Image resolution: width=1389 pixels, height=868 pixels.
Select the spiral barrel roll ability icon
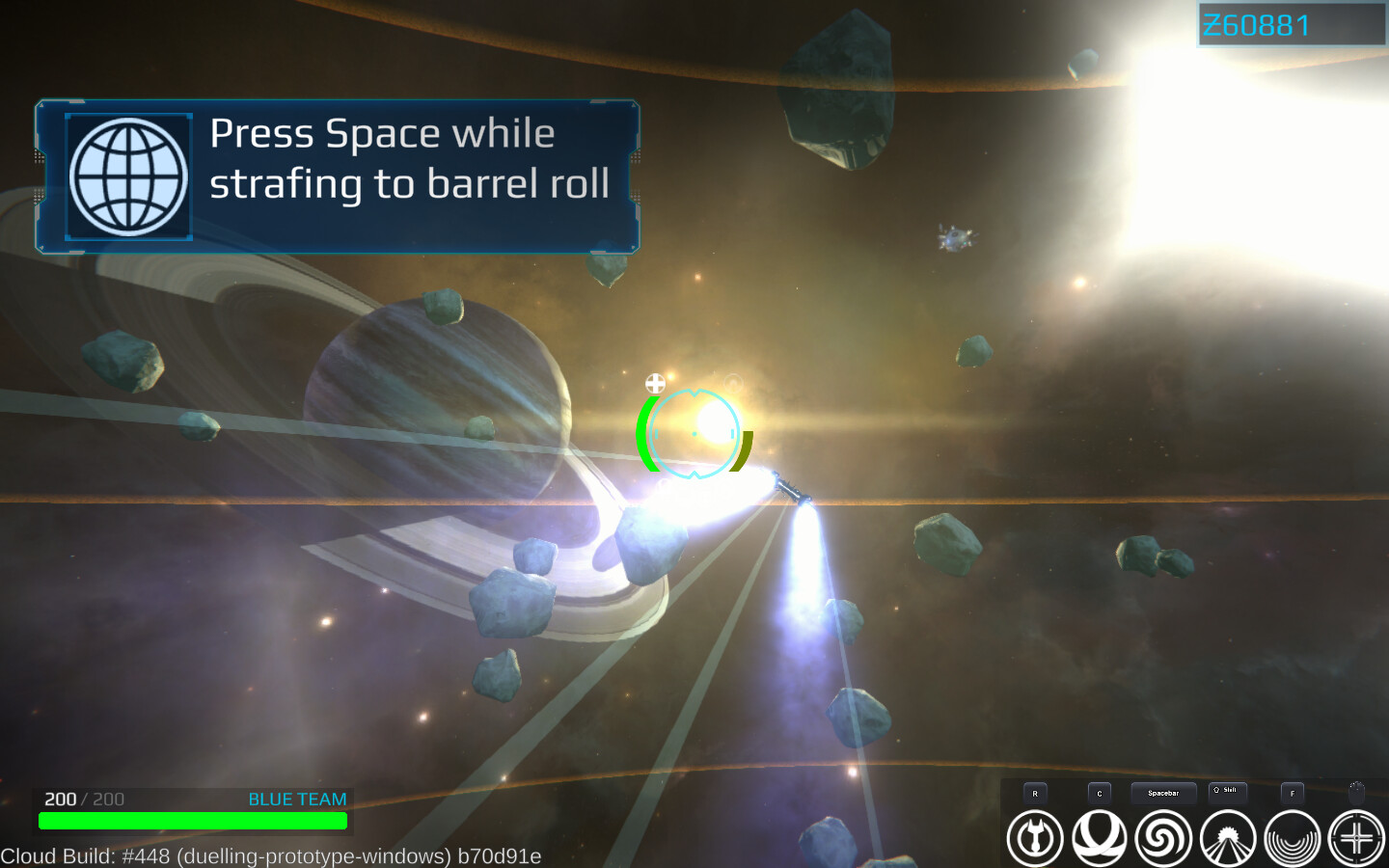point(1165,838)
